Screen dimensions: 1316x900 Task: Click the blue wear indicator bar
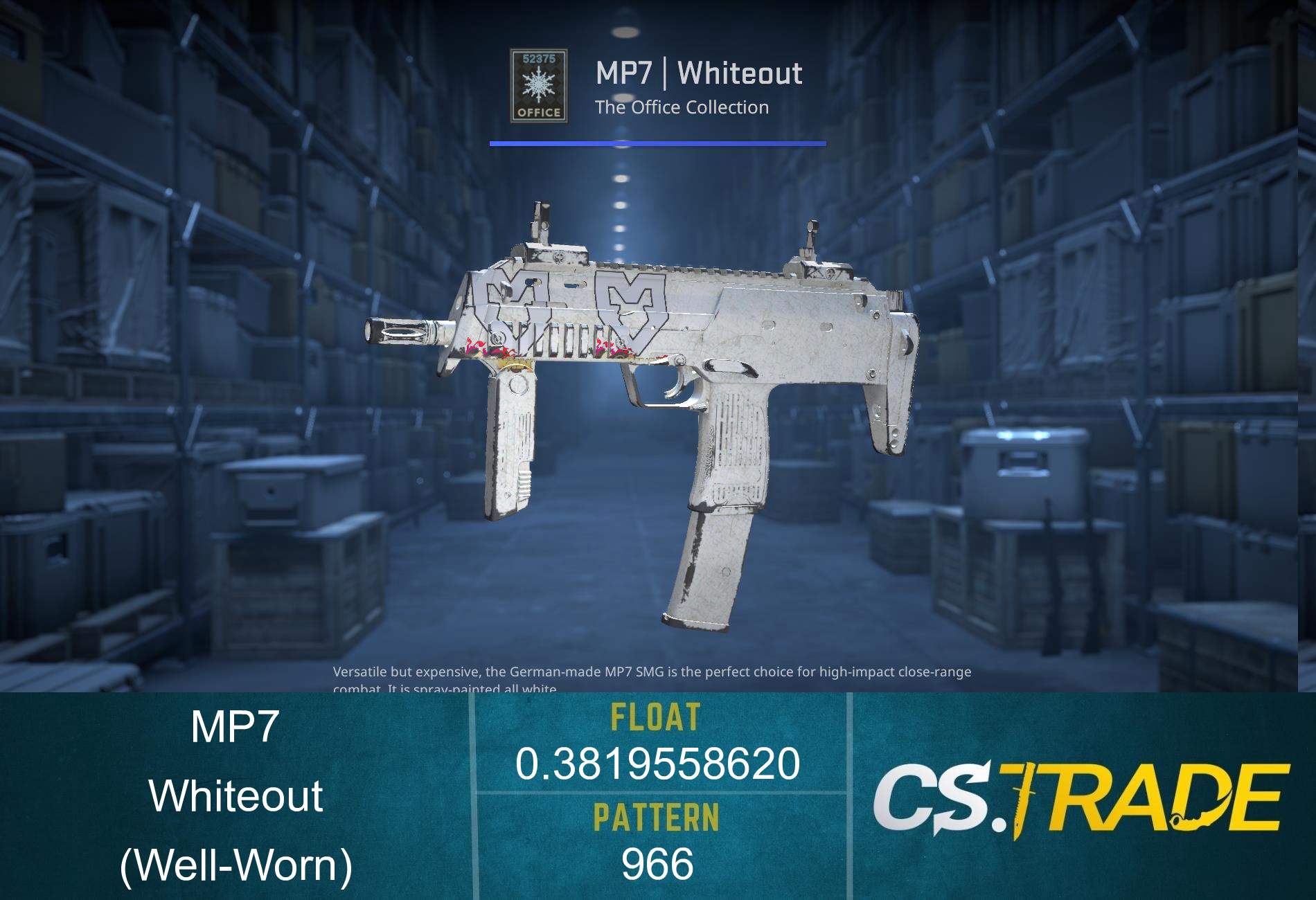coord(657,144)
